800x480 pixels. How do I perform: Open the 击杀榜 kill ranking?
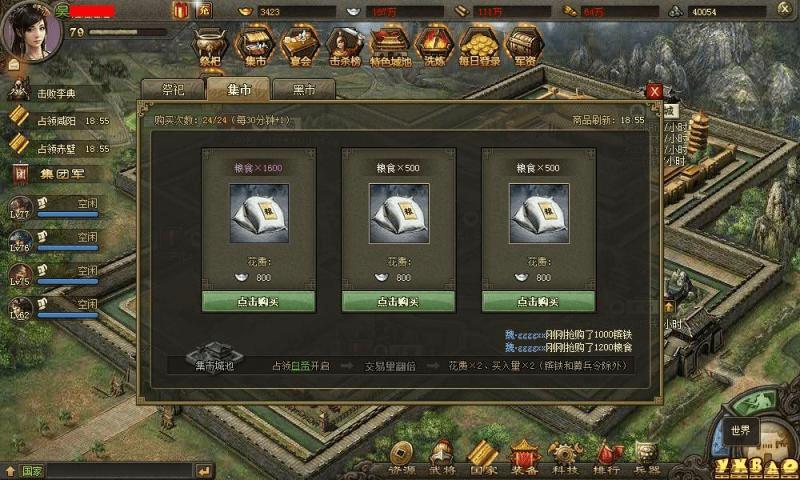(x=341, y=46)
